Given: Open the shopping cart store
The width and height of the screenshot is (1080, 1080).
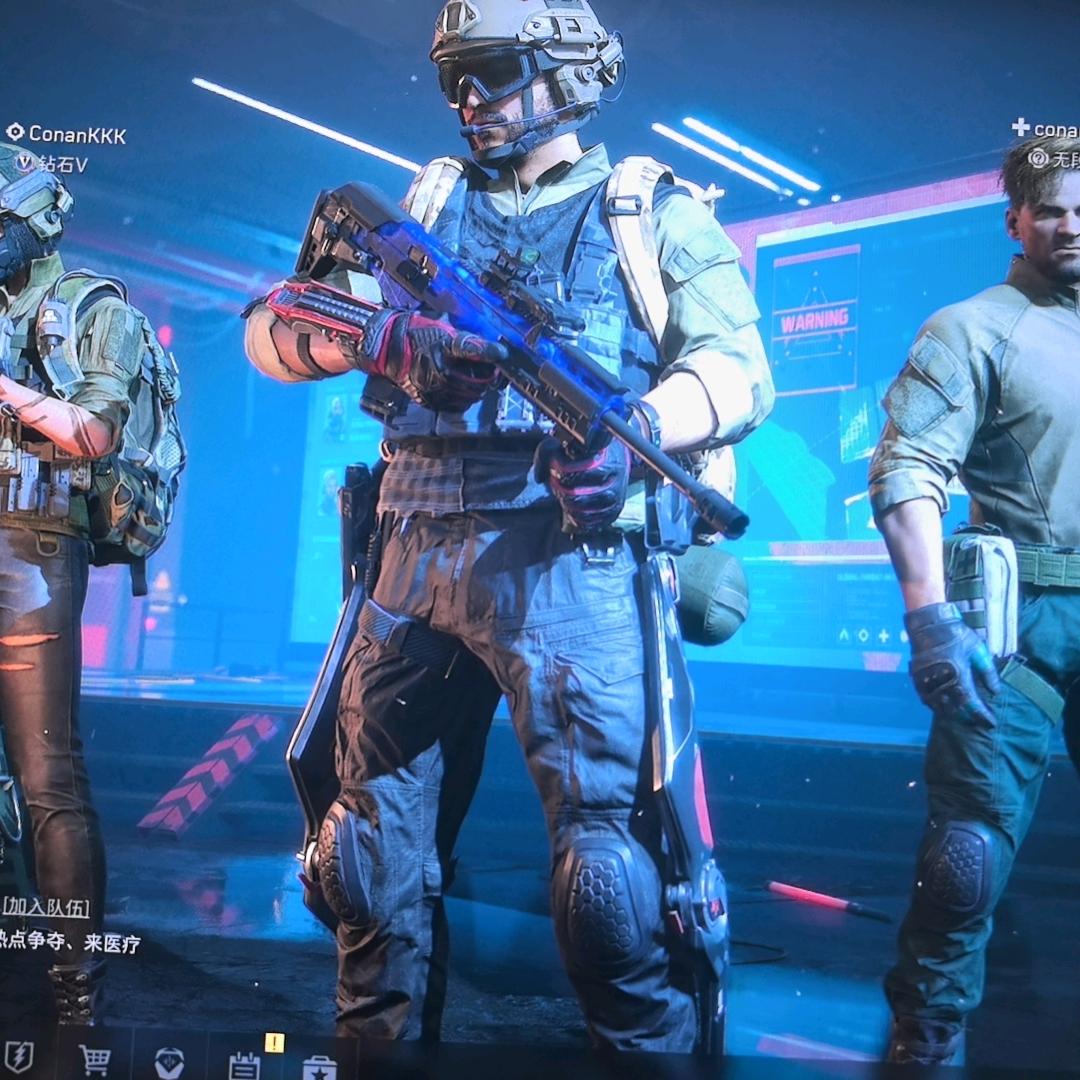Looking at the screenshot, I should [x=94, y=1058].
